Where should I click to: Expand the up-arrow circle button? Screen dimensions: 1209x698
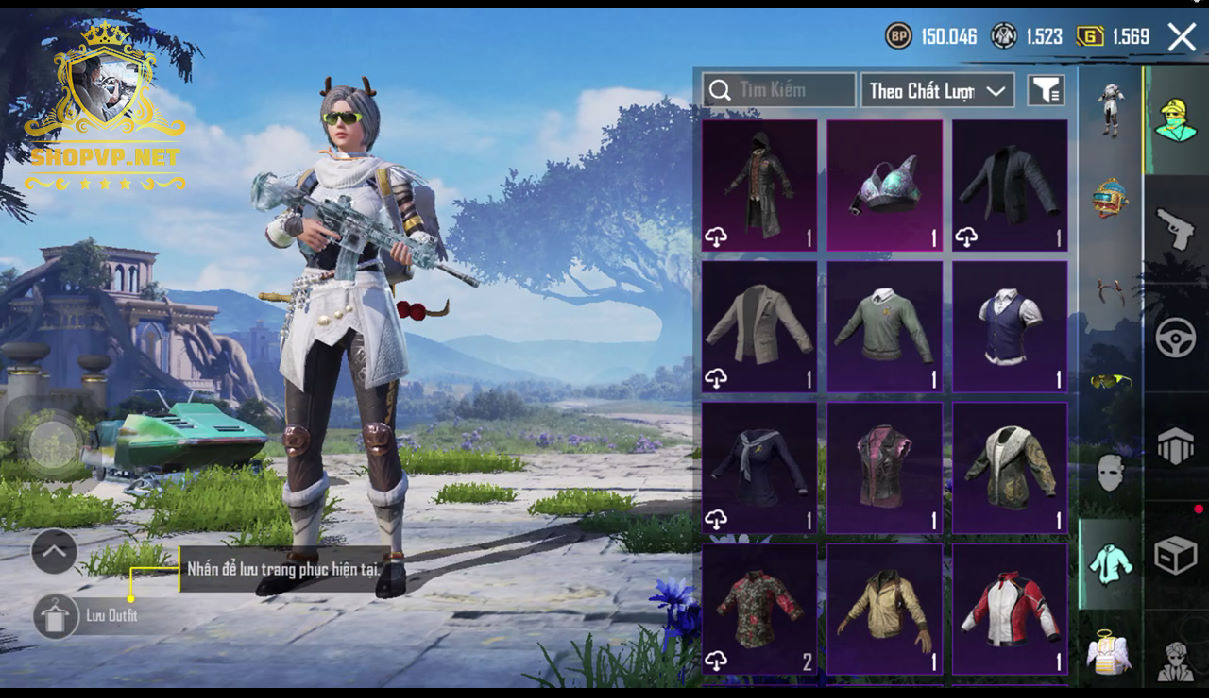pyautogui.click(x=54, y=551)
